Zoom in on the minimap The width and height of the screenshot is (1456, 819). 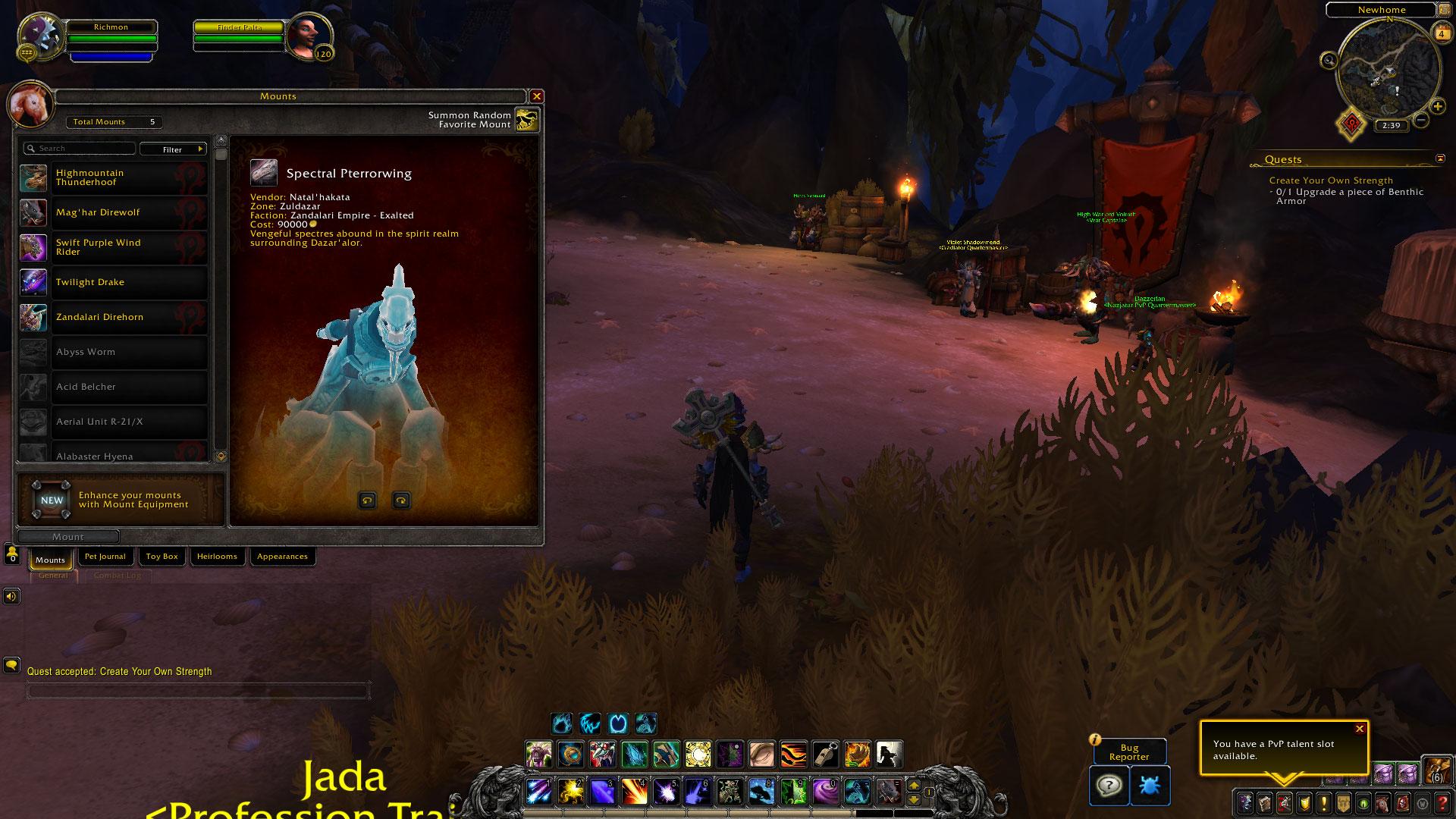click(1438, 107)
